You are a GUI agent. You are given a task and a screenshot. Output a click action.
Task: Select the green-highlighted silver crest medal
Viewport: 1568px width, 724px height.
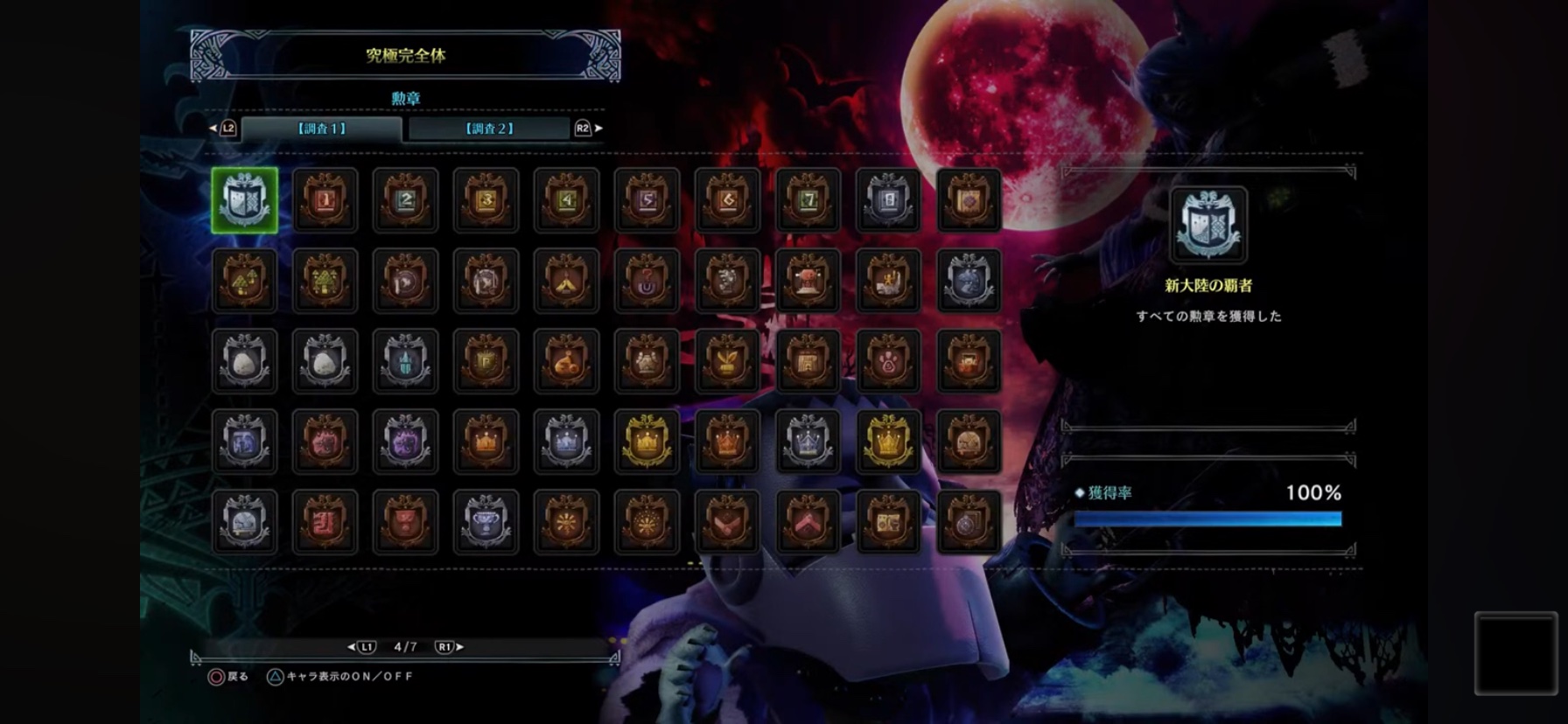pyautogui.click(x=245, y=200)
